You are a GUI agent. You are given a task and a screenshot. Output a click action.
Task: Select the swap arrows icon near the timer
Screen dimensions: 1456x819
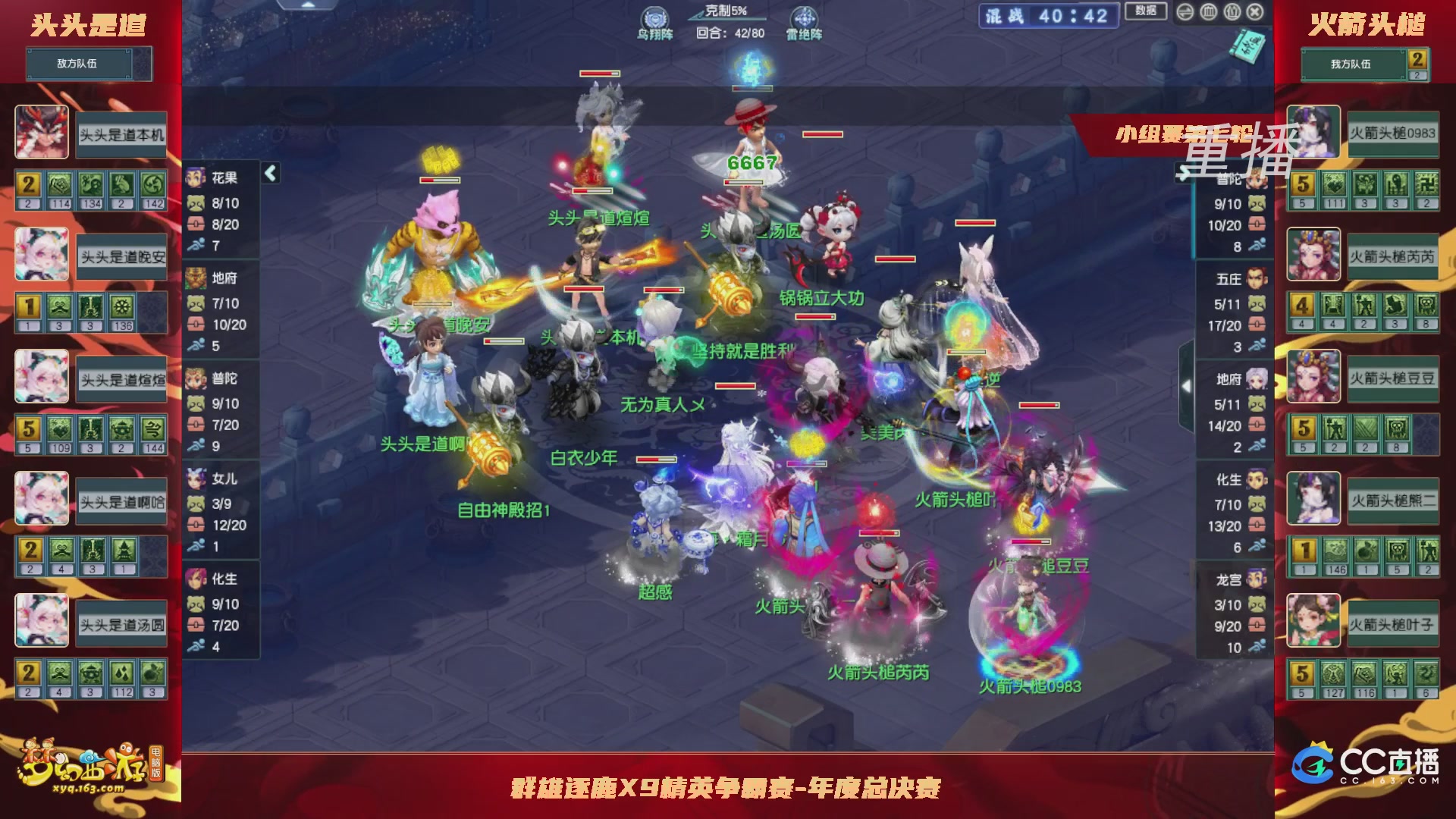(x=1185, y=12)
